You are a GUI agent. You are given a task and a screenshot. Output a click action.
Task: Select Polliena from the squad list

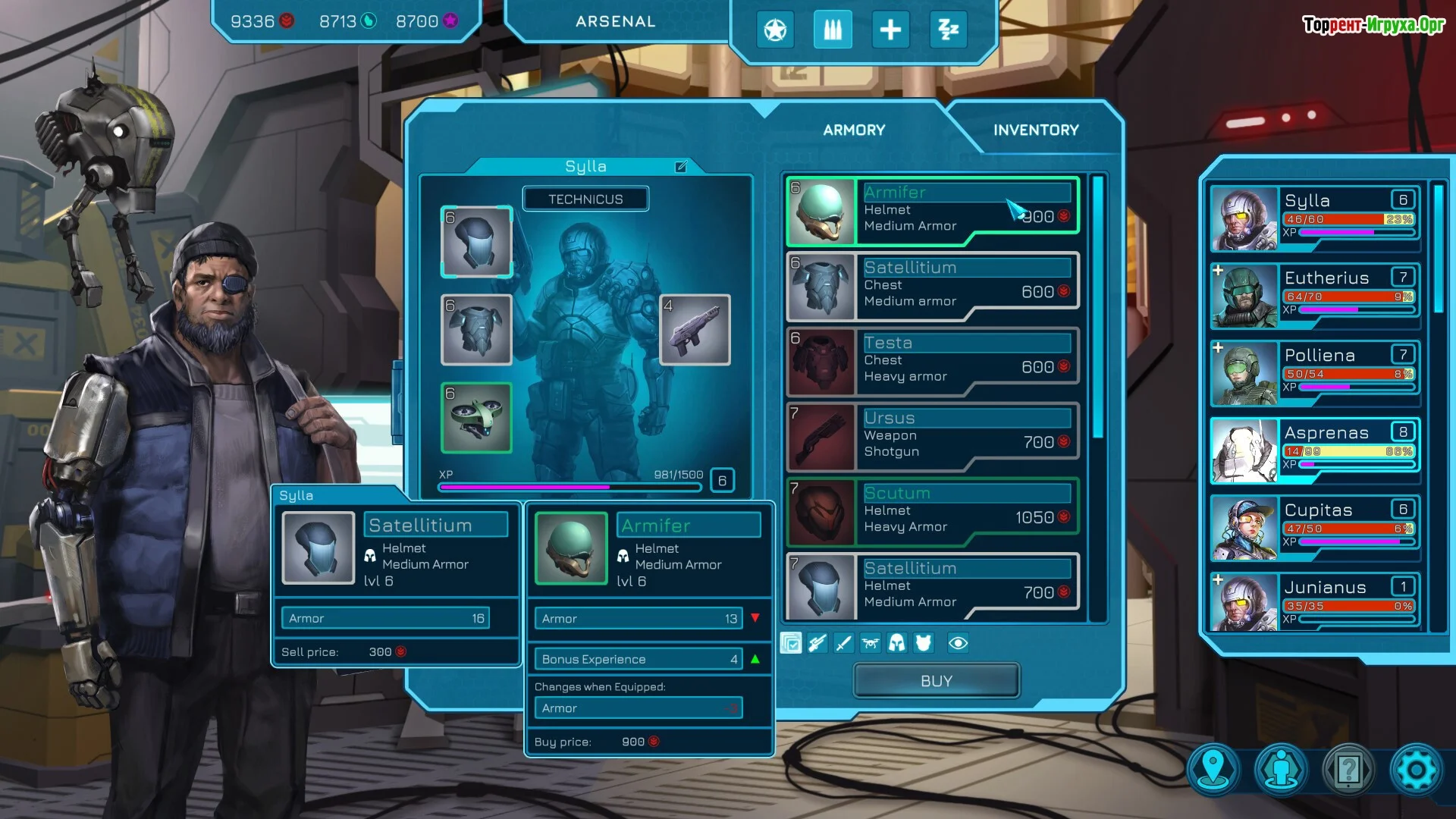[x=1315, y=373]
